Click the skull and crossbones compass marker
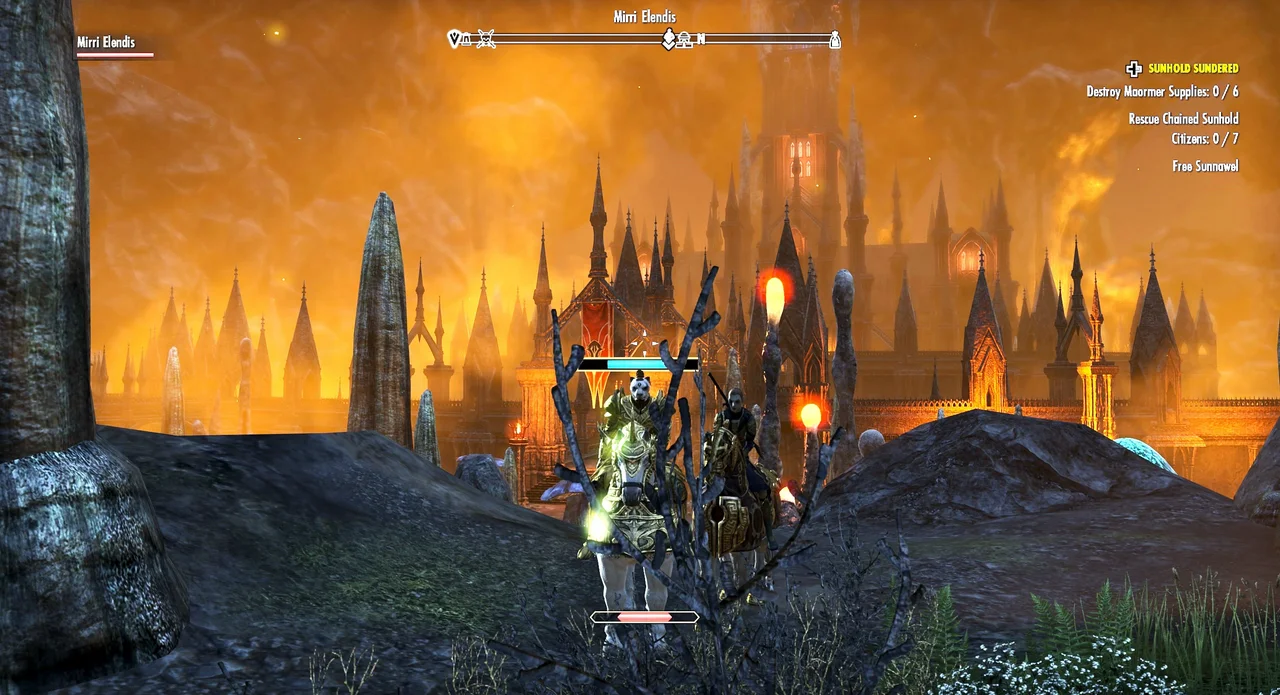The image size is (1280, 695). (x=486, y=40)
